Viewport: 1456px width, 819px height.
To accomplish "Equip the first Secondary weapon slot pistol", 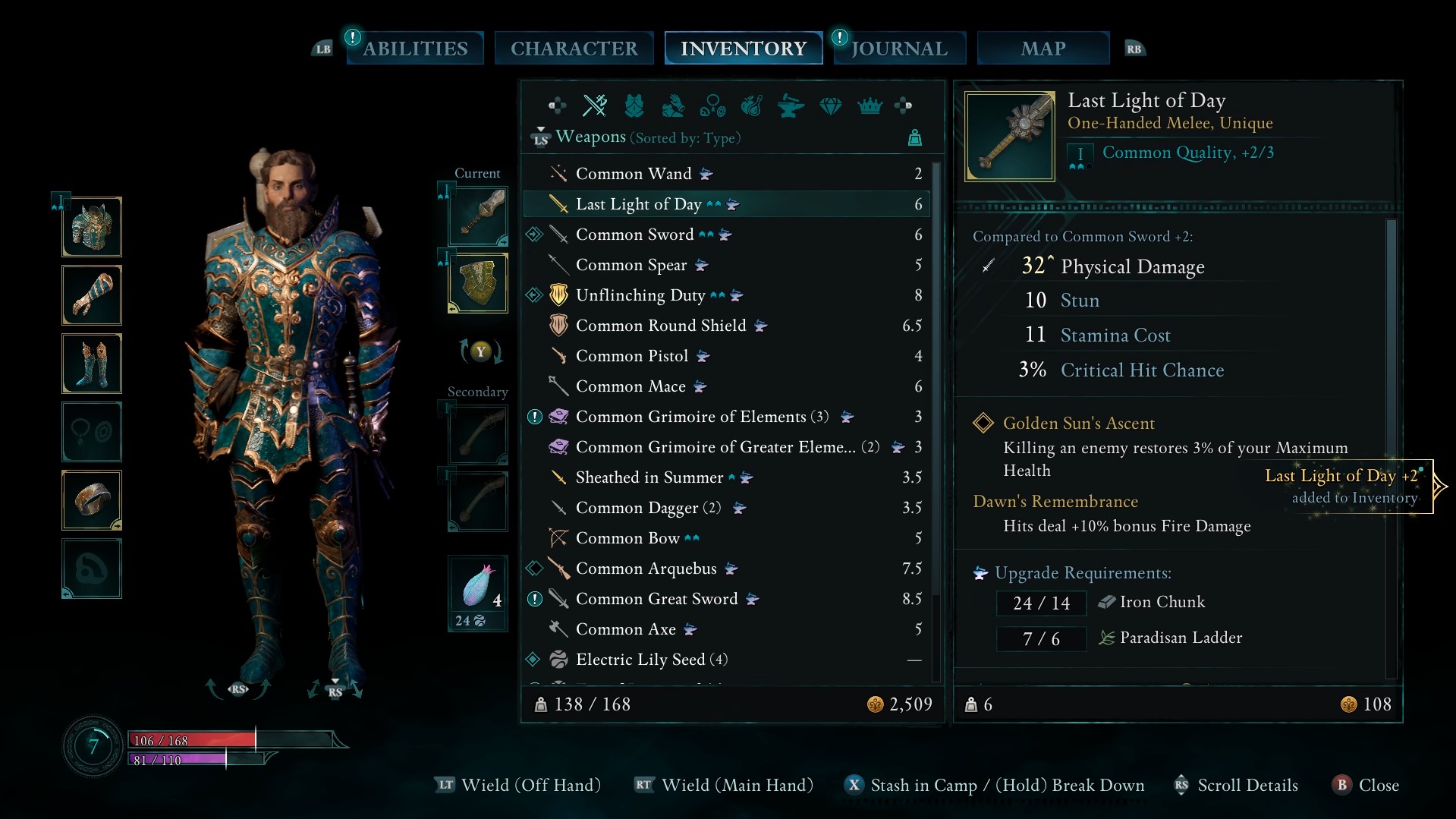I will tap(477, 435).
